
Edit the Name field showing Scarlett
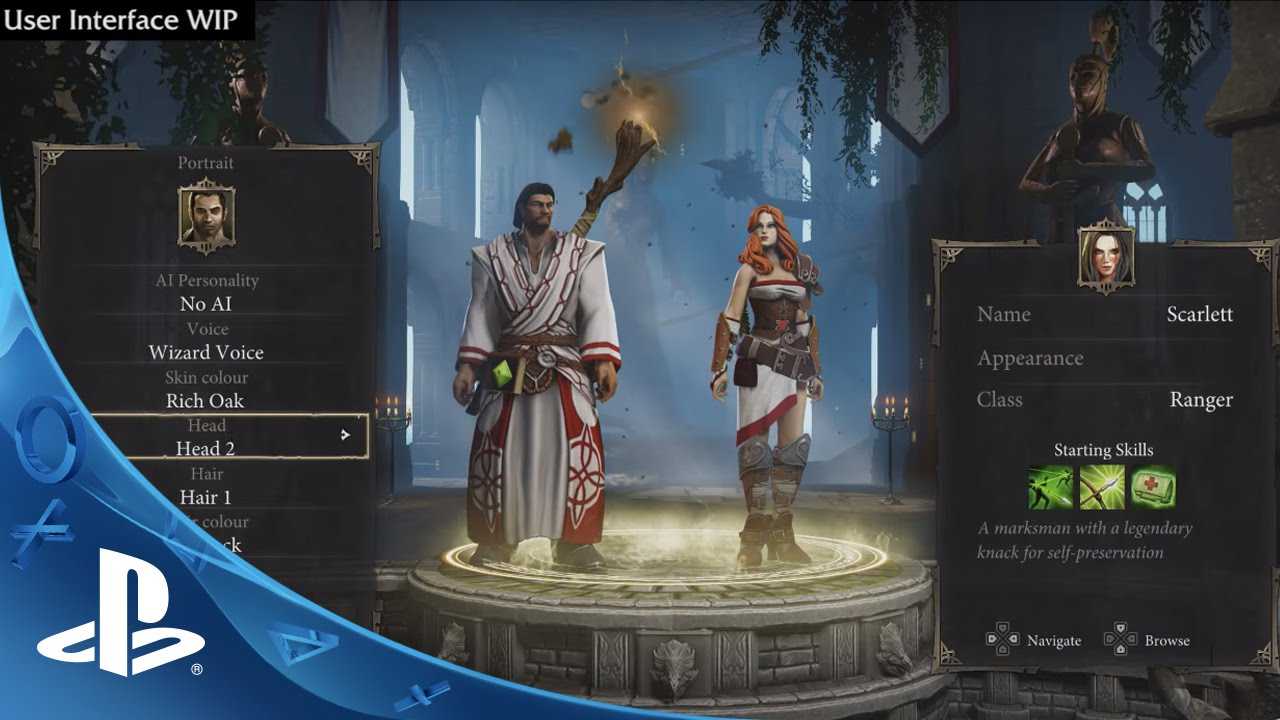coord(1104,314)
